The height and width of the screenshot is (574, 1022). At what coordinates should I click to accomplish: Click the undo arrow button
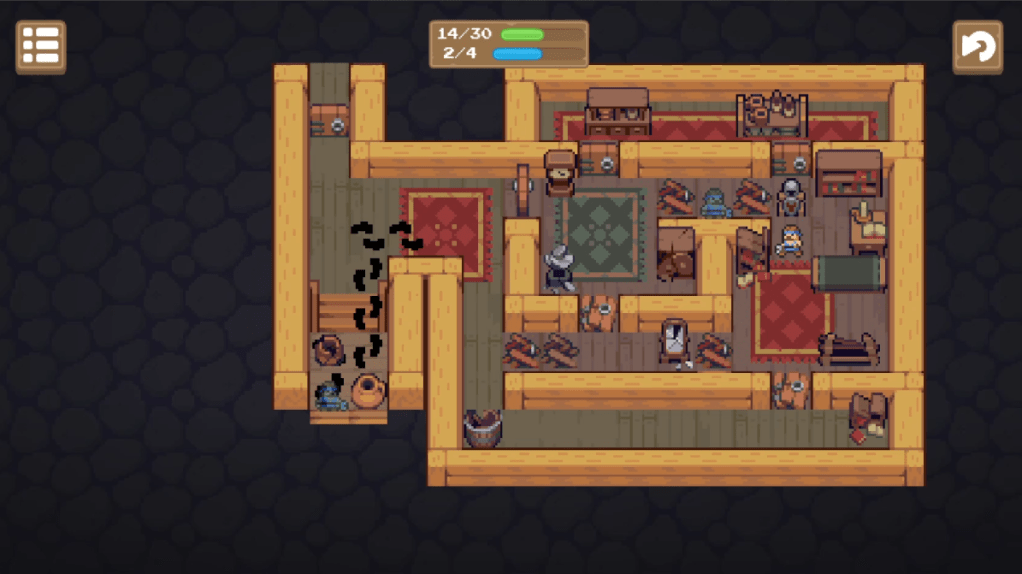pos(976,47)
